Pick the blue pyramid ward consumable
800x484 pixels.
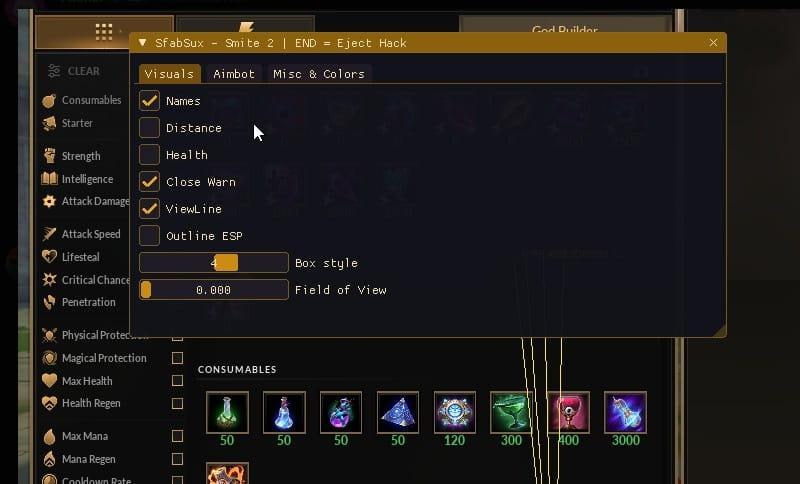tap(397, 412)
